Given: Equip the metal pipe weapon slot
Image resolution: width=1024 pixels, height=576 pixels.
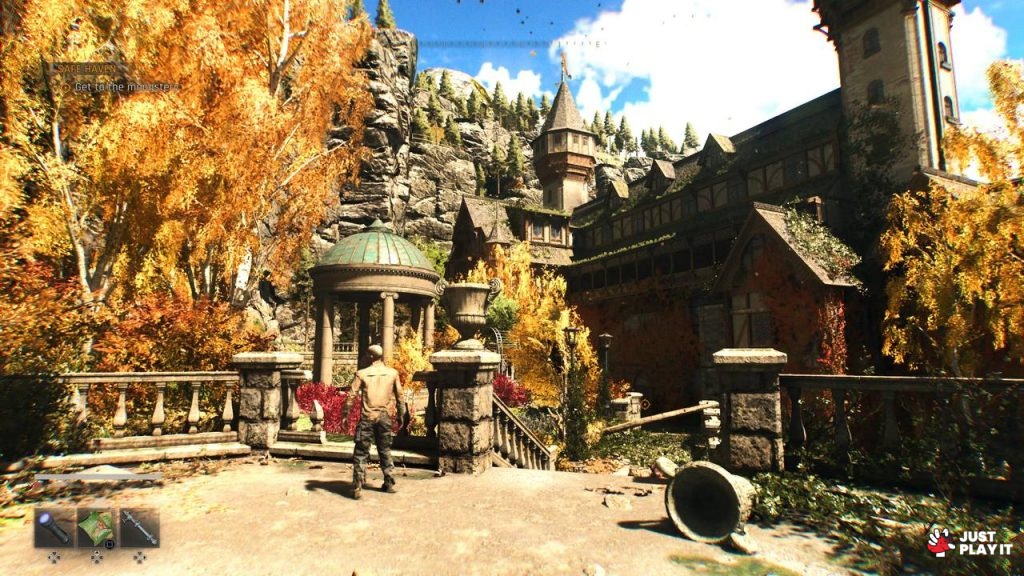Looking at the screenshot, I should (139, 527).
